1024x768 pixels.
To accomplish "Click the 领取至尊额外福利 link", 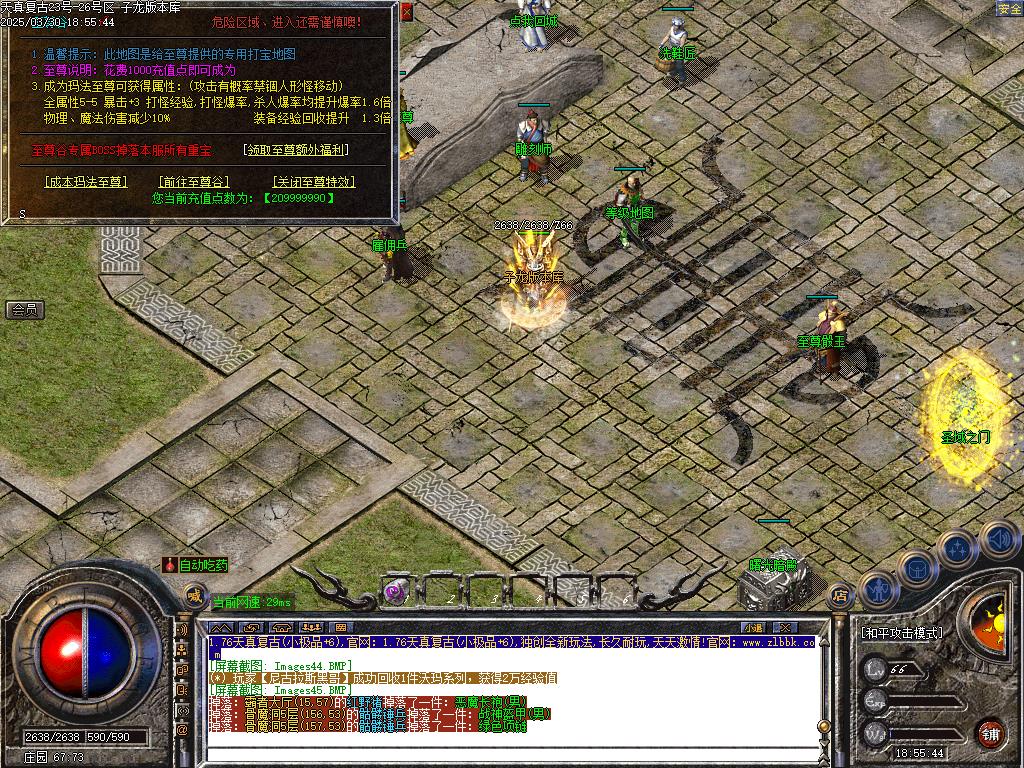I will (x=296, y=150).
